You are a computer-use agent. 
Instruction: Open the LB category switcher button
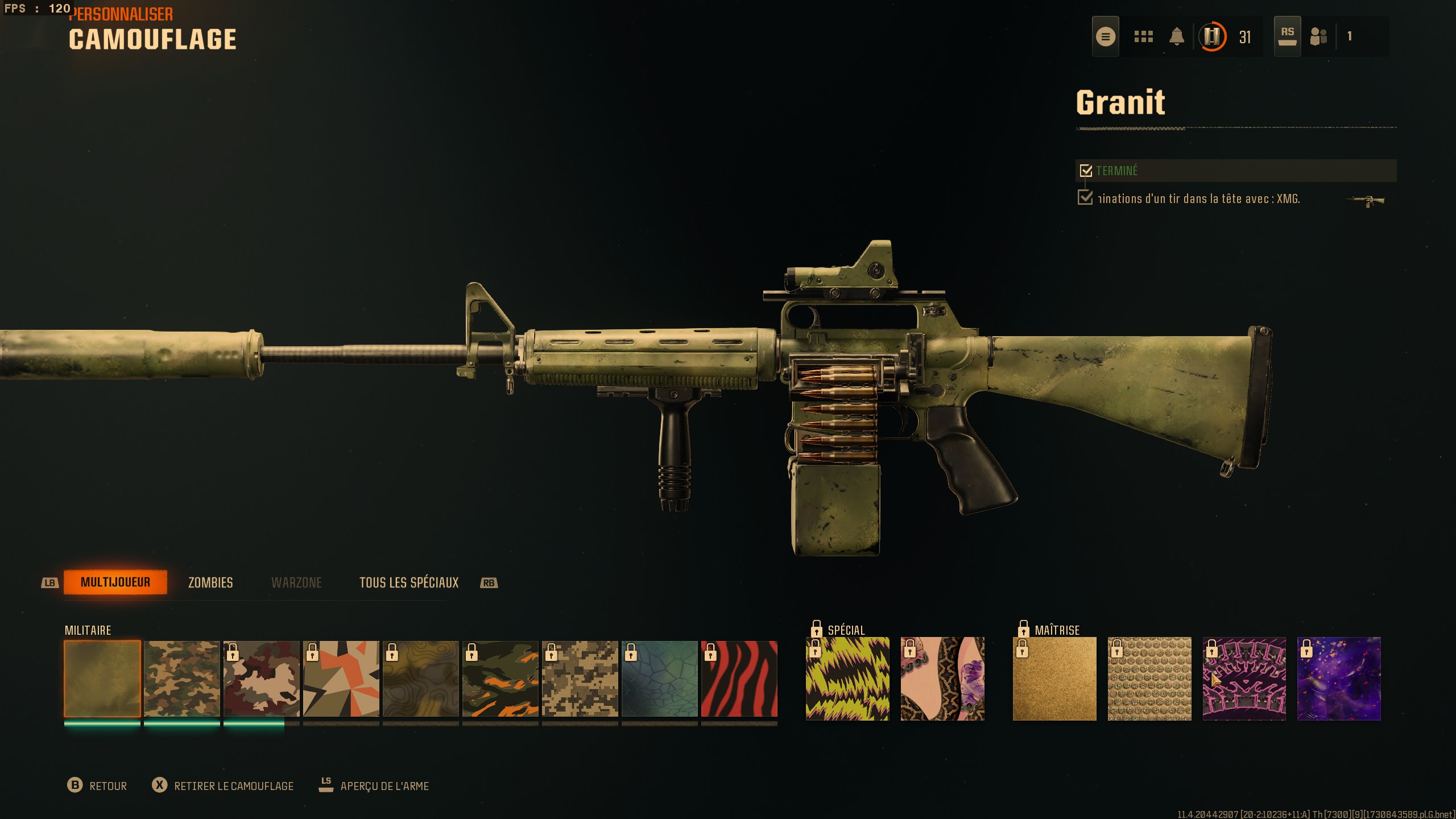click(50, 582)
